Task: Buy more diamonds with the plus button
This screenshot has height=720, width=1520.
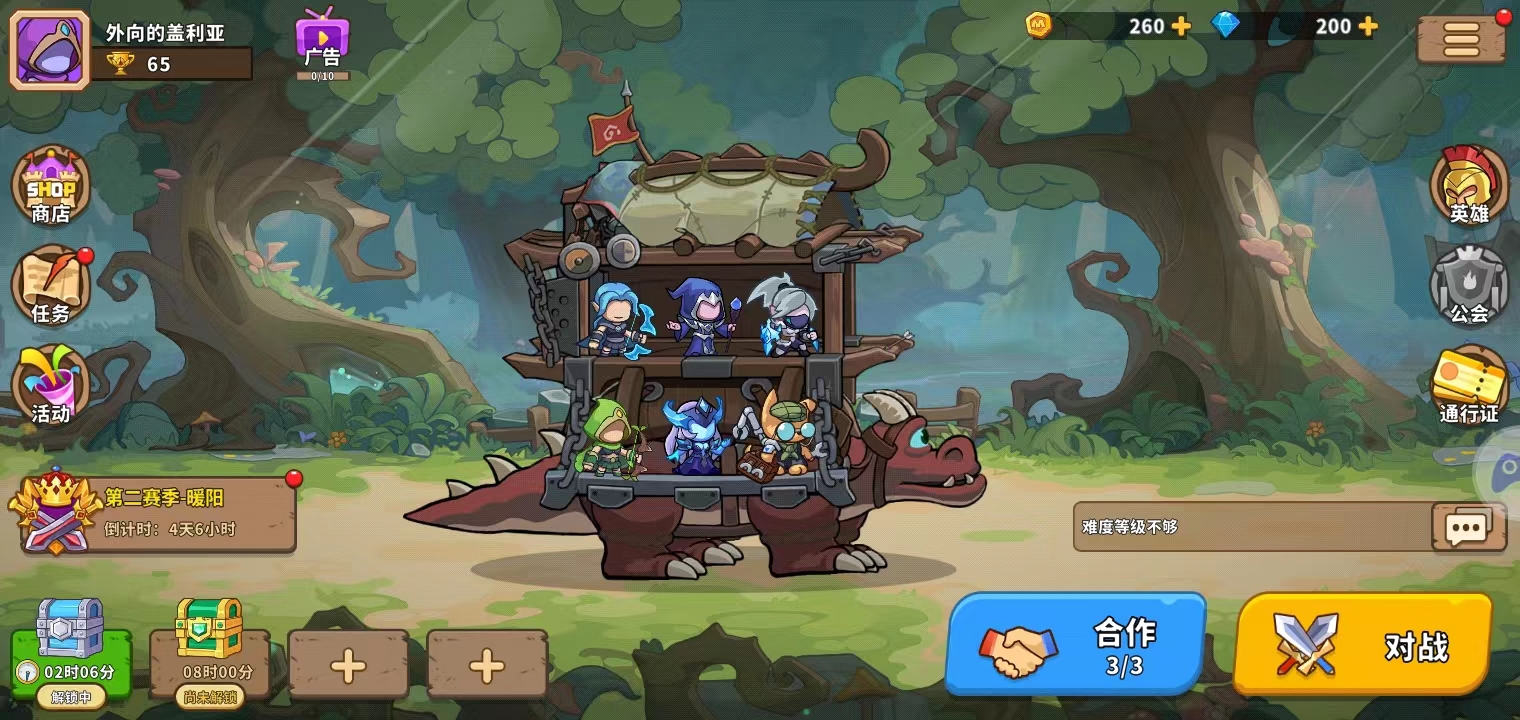Action: 1367,26
